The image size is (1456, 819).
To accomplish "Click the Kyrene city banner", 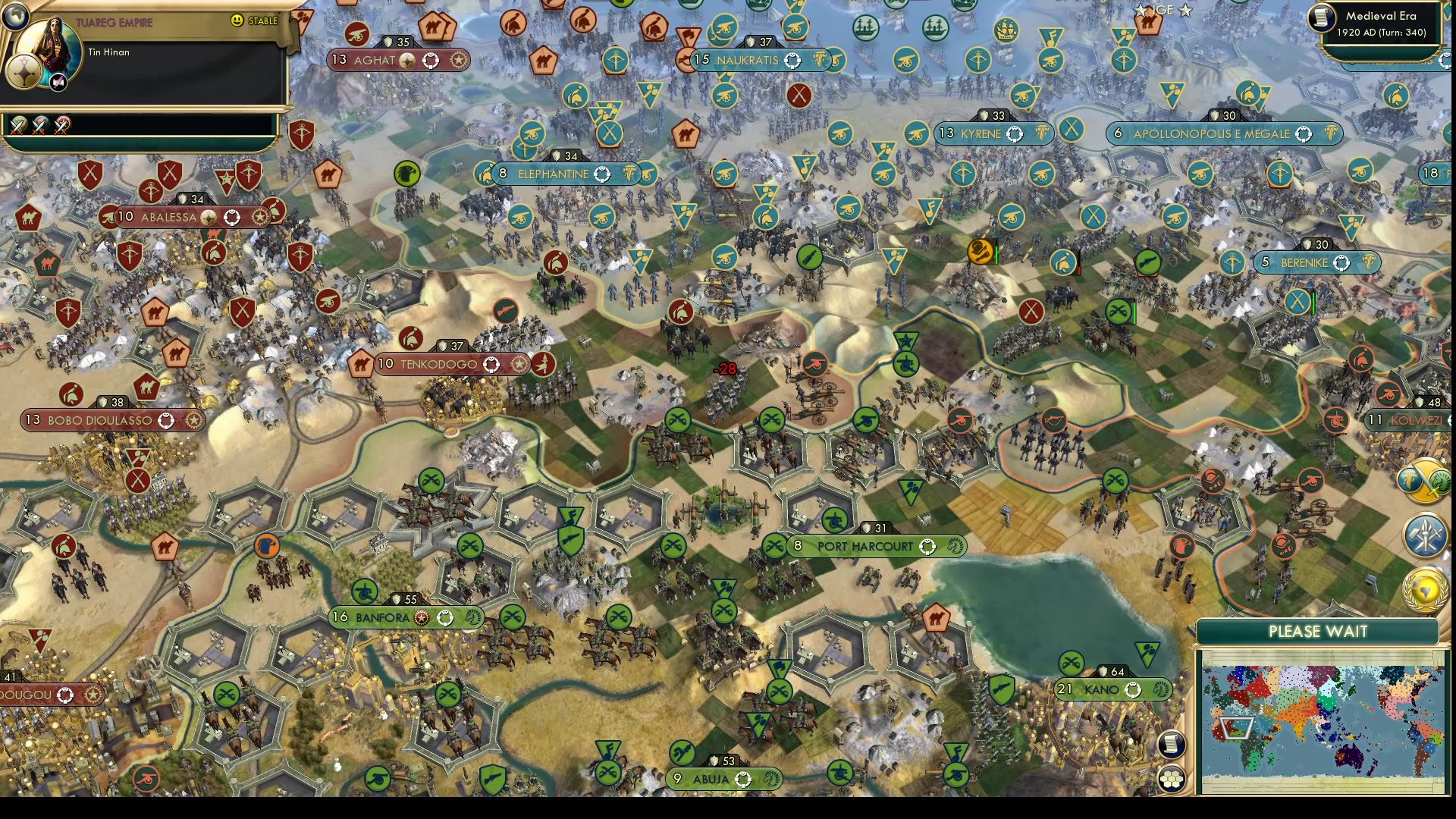I will [x=986, y=133].
